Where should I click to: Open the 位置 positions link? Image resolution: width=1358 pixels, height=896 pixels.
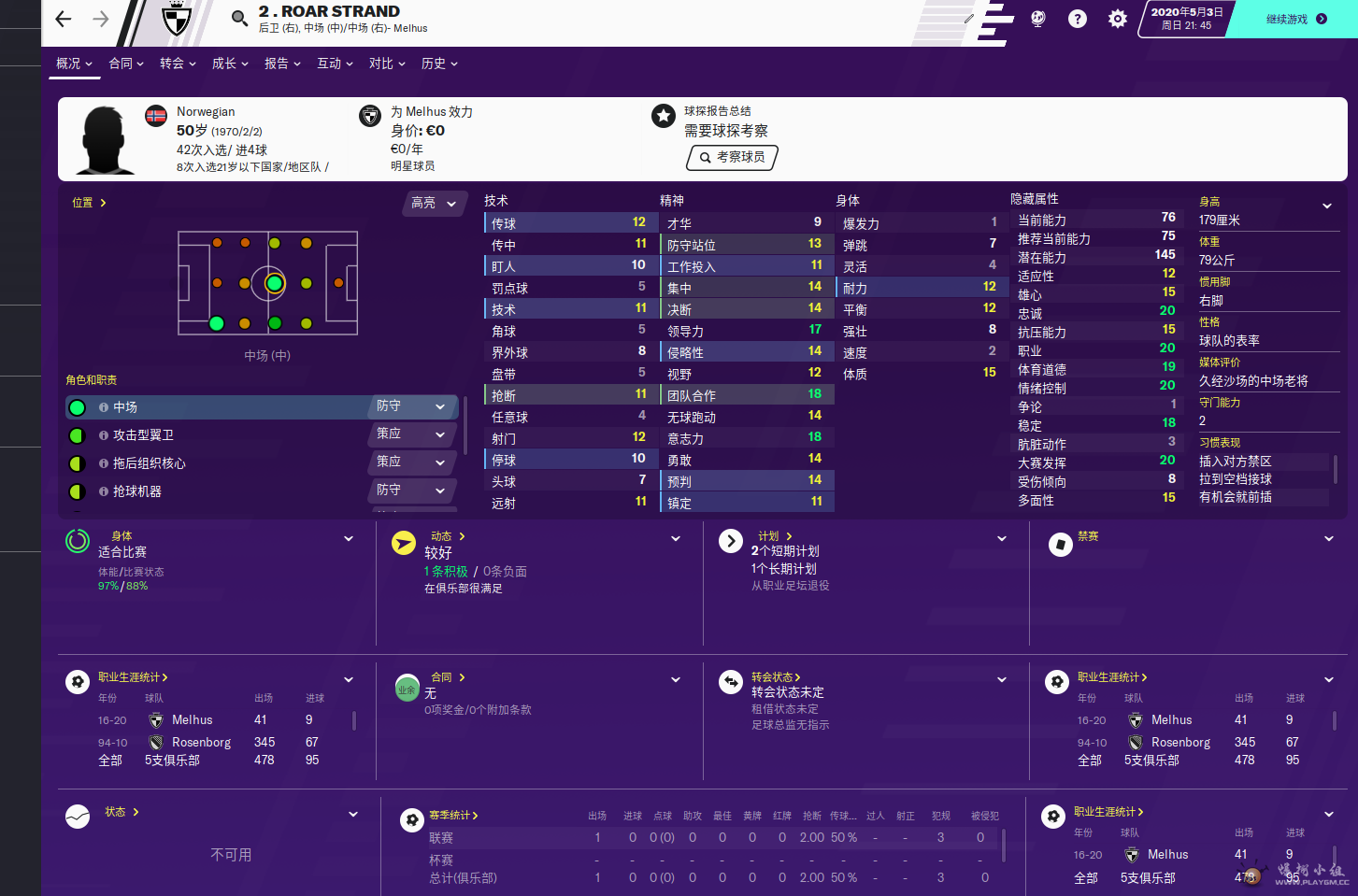[89, 203]
